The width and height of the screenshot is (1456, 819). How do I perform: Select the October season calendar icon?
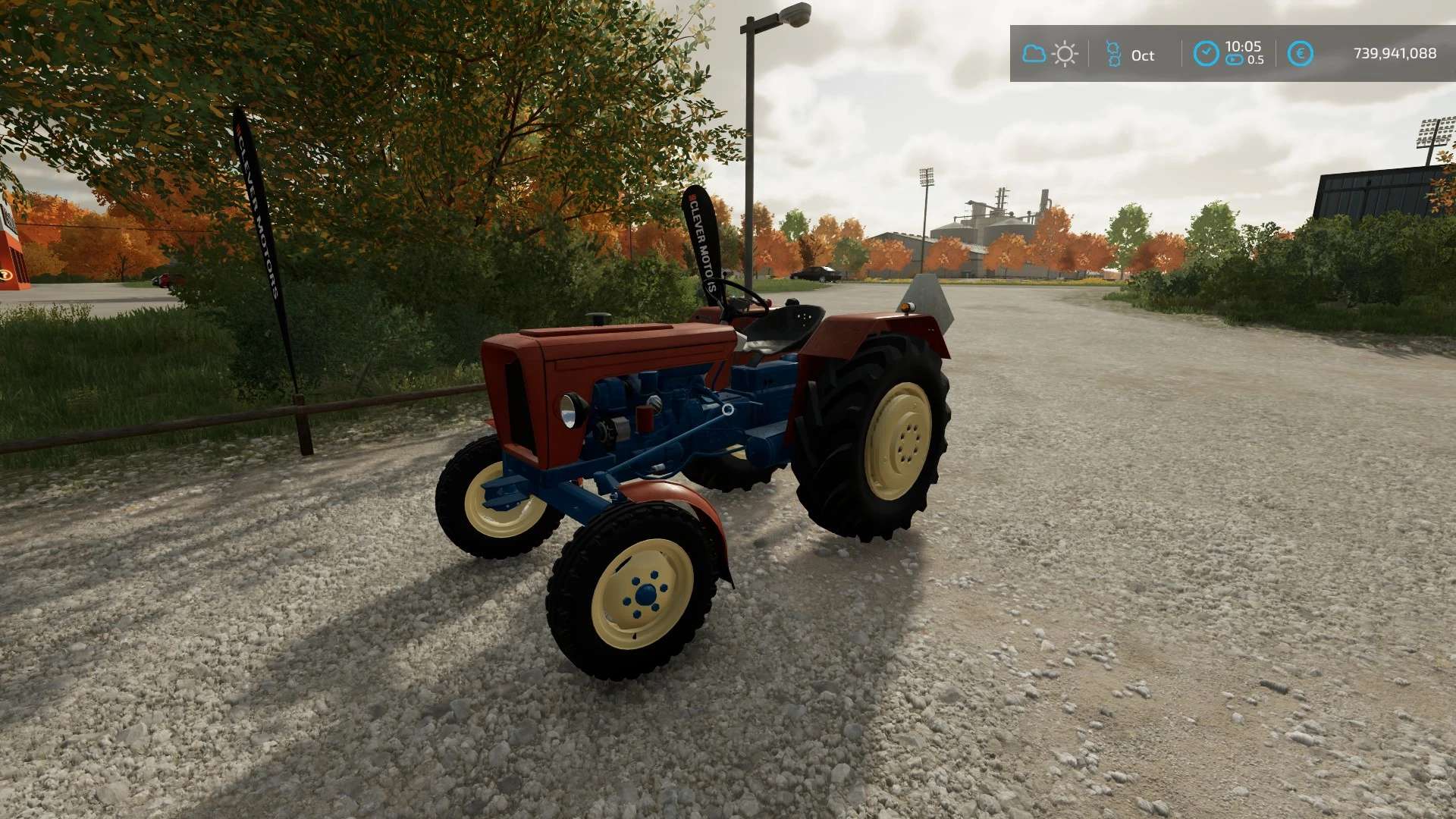[x=1112, y=54]
